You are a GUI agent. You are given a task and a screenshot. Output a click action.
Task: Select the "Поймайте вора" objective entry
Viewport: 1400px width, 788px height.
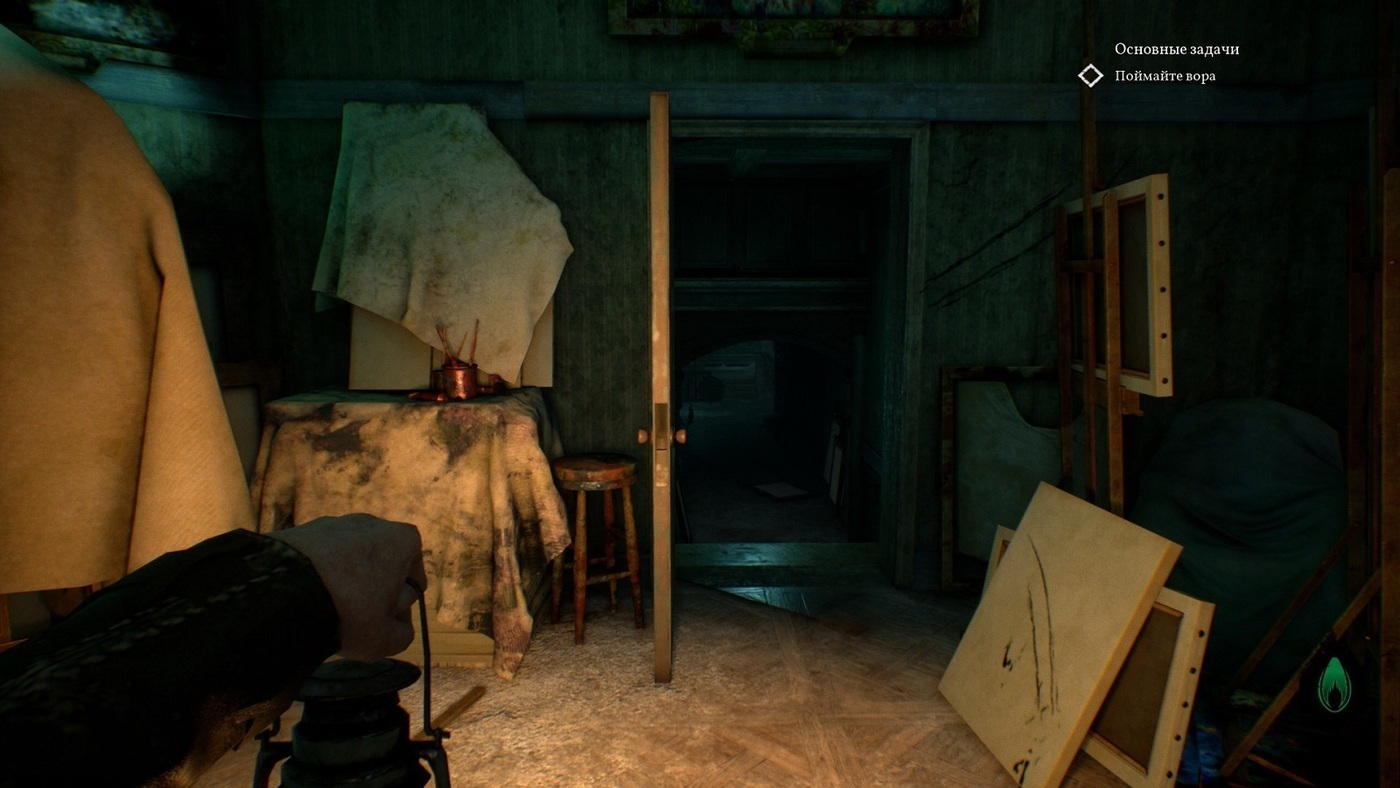click(x=1165, y=76)
